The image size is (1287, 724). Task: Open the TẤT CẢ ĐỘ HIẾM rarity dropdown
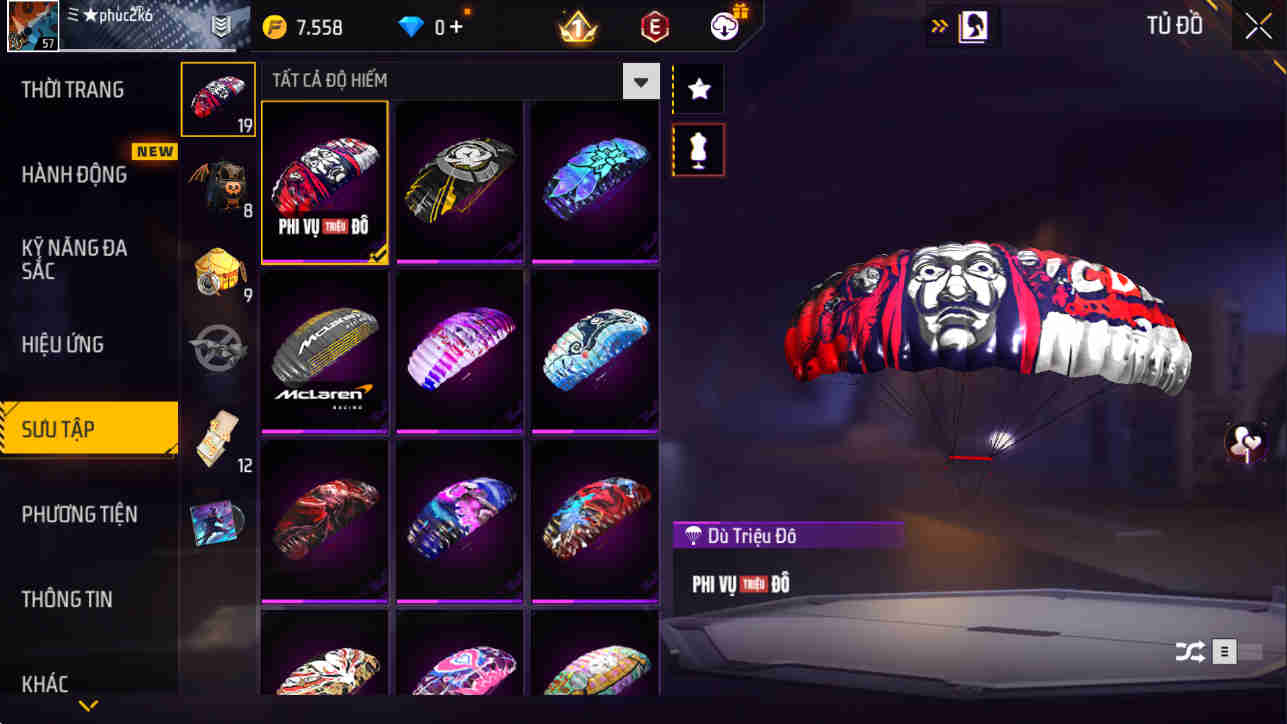tap(641, 80)
